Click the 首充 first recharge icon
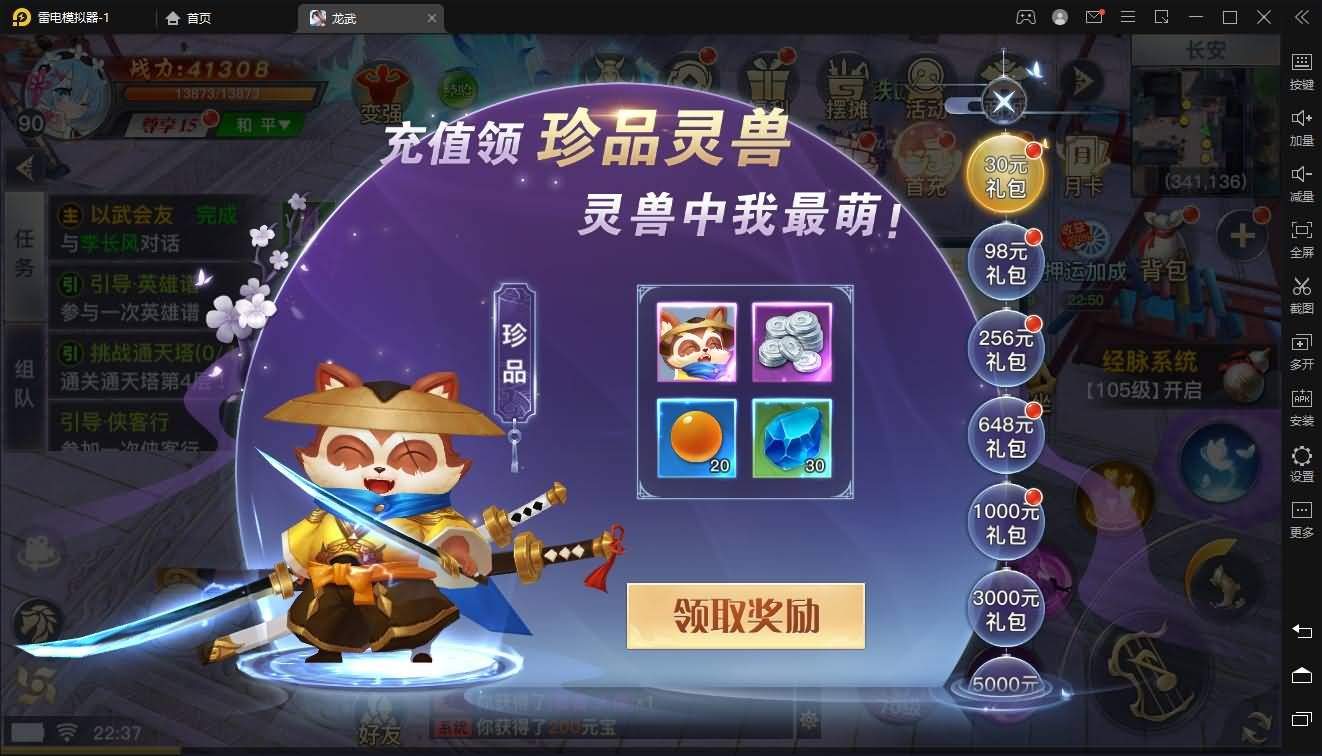The image size is (1322, 756). (925, 160)
